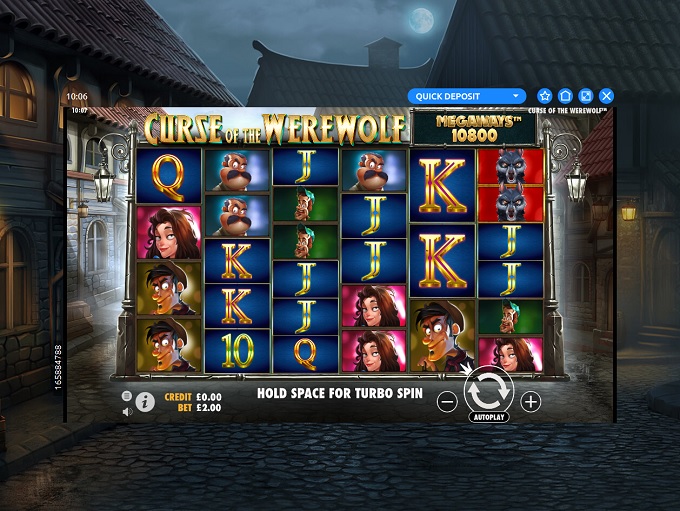Decrease the bet with the minus button

point(447,402)
